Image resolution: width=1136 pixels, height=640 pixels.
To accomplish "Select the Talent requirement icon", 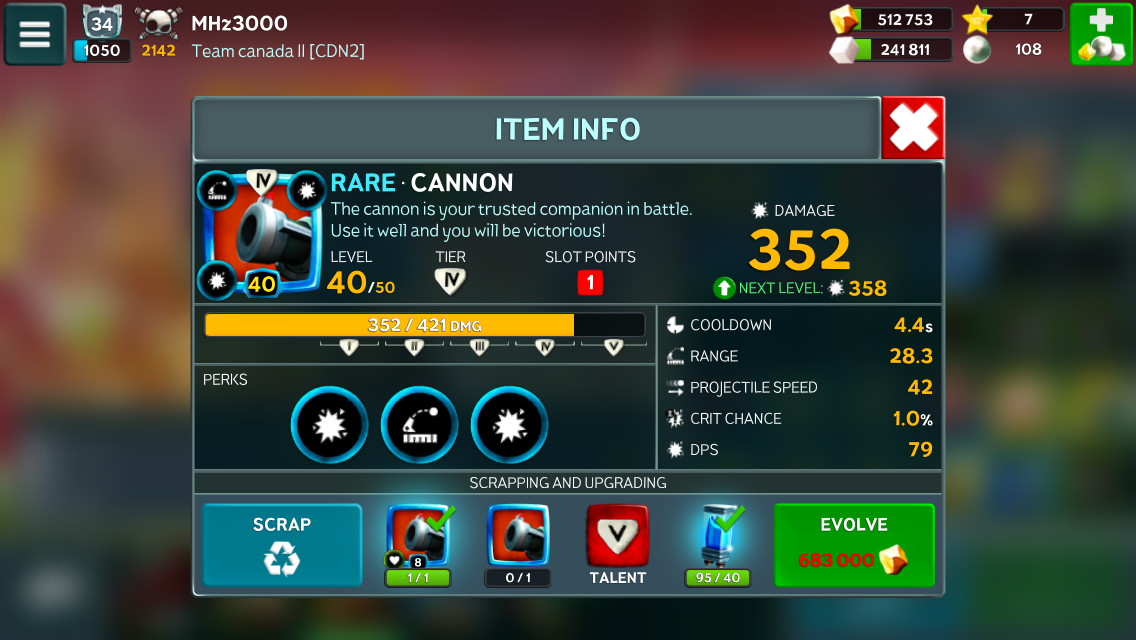I will pyautogui.click(x=617, y=538).
